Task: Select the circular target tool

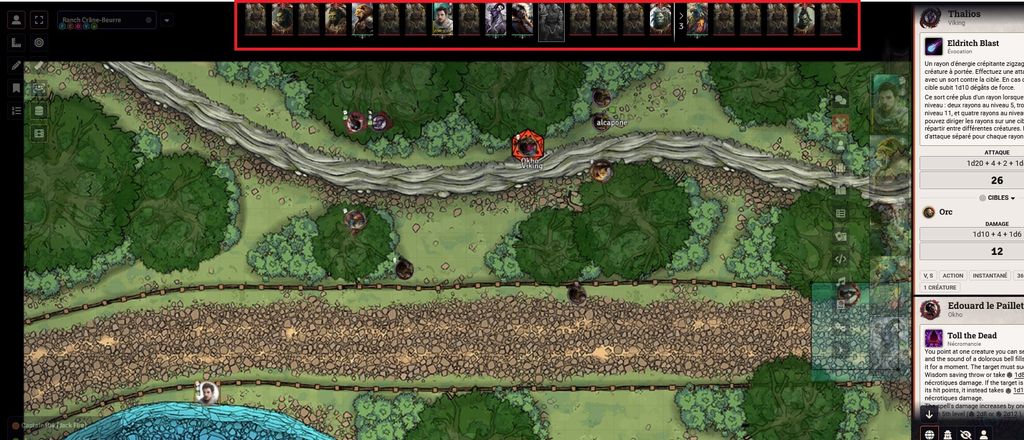Action: pyautogui.click(x=39, y=43)
